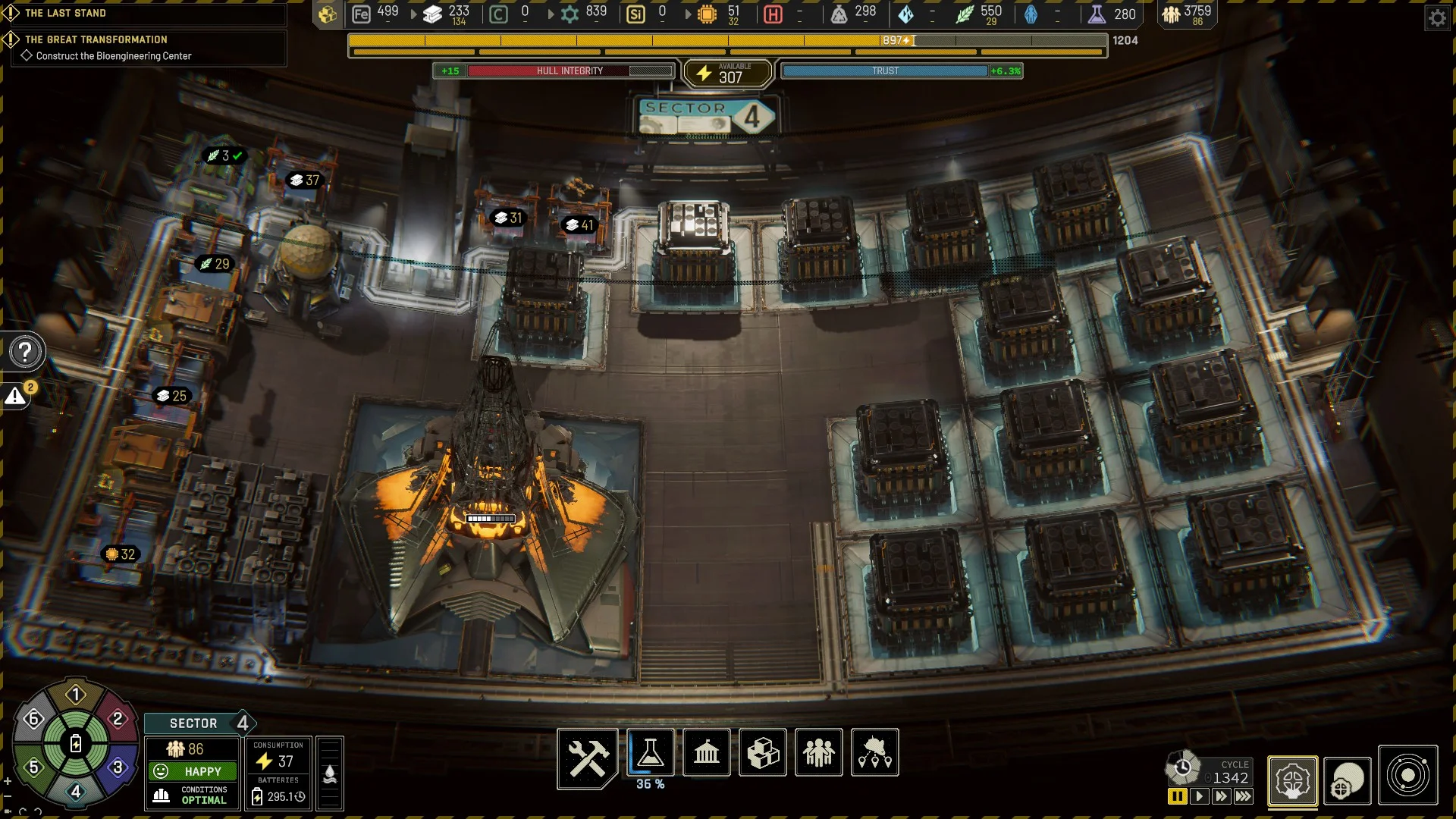Image resolution: width=1456 pixels, height=819 pixels.
Task: Open The Great Transformation objective tracker
Action: [x=96, y=39]
